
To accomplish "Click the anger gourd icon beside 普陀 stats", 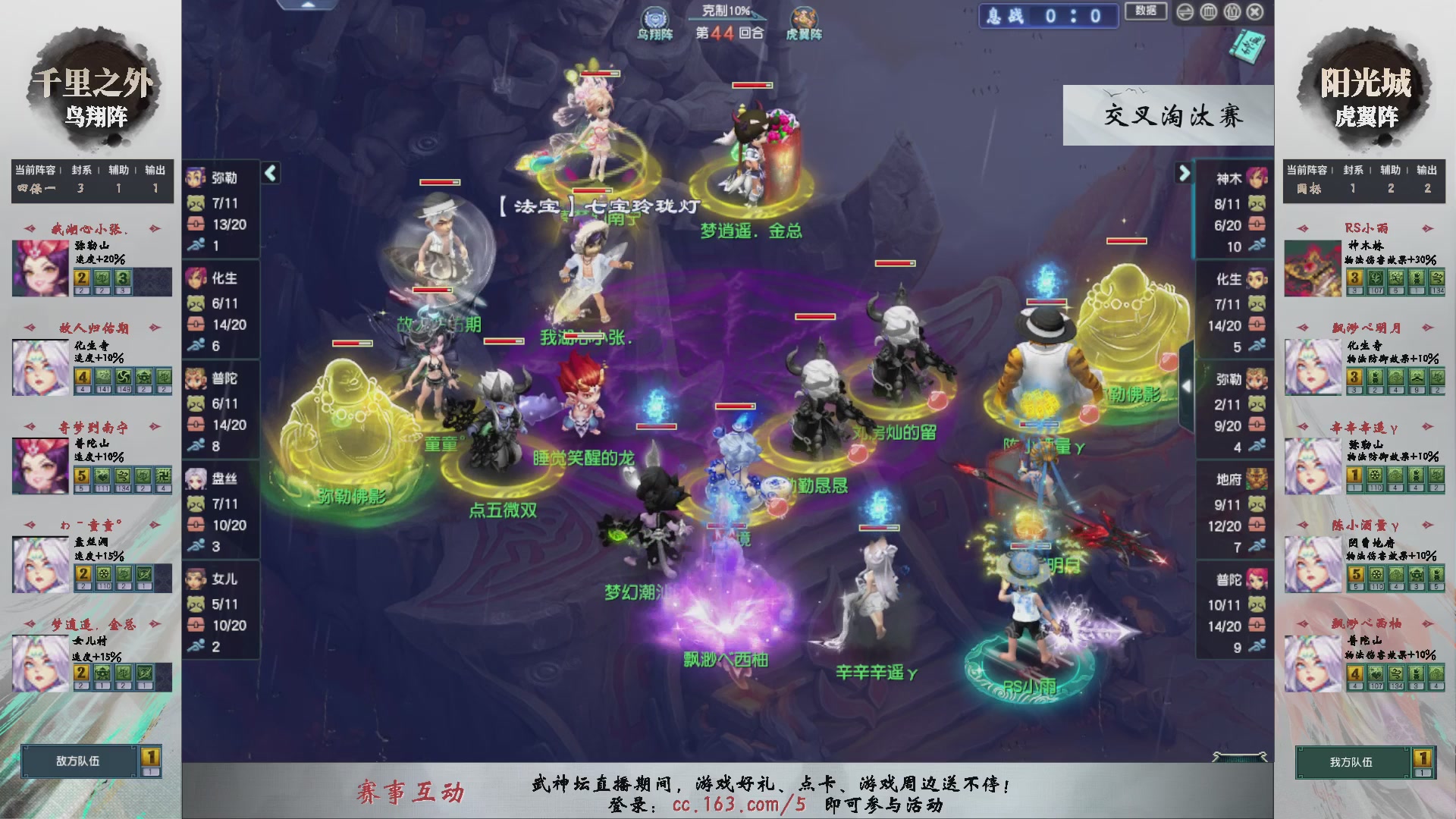I will tap(196, 403).
